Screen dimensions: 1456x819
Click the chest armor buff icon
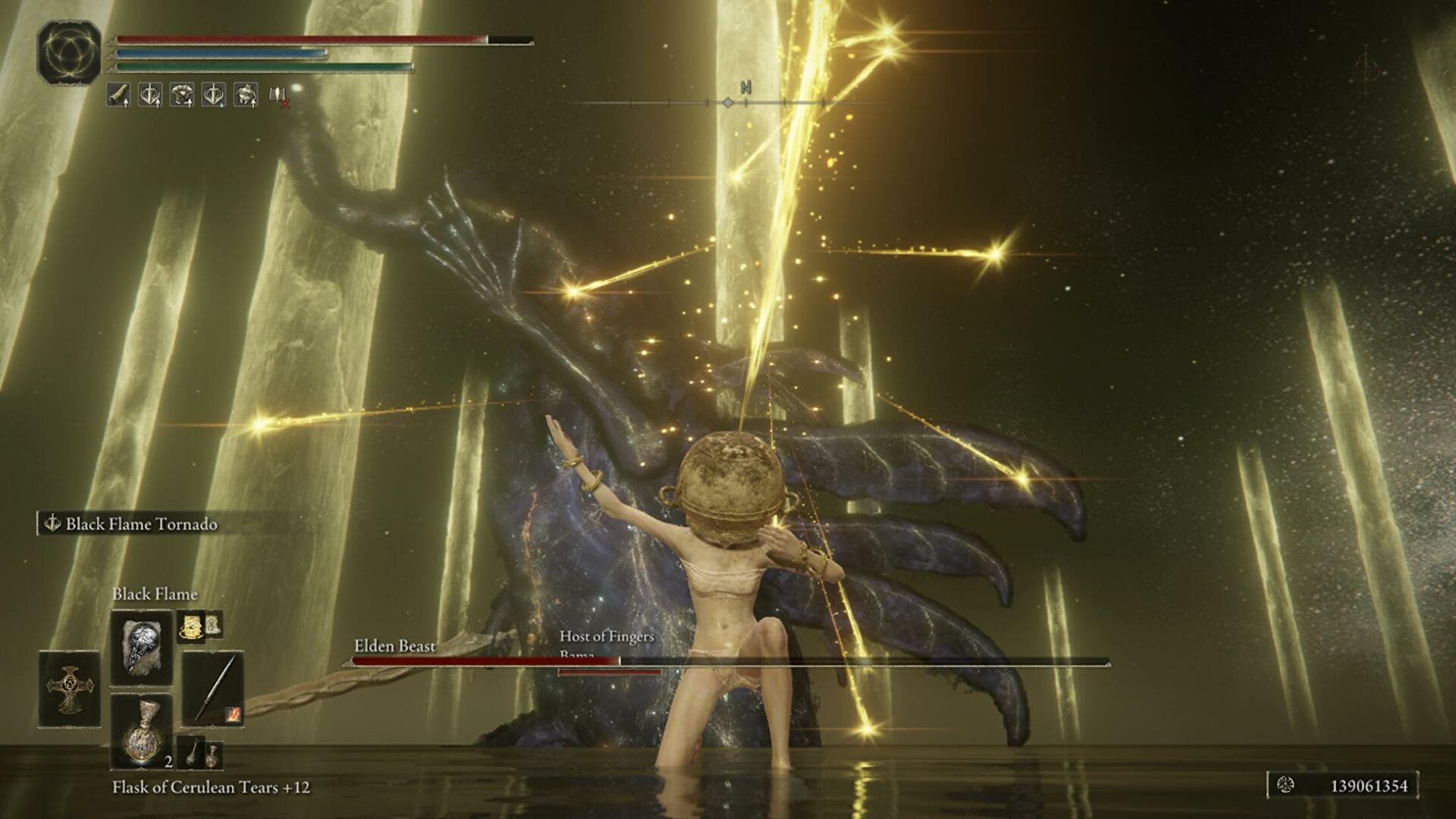(x=181, y=95)
